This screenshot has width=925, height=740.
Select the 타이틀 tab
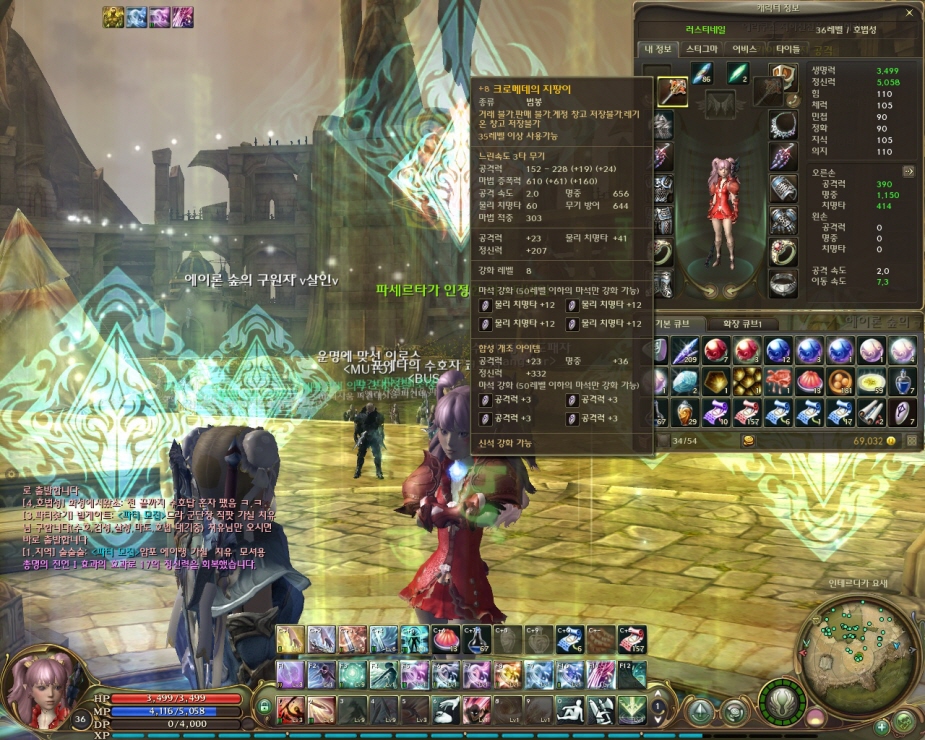click(787, 48)
